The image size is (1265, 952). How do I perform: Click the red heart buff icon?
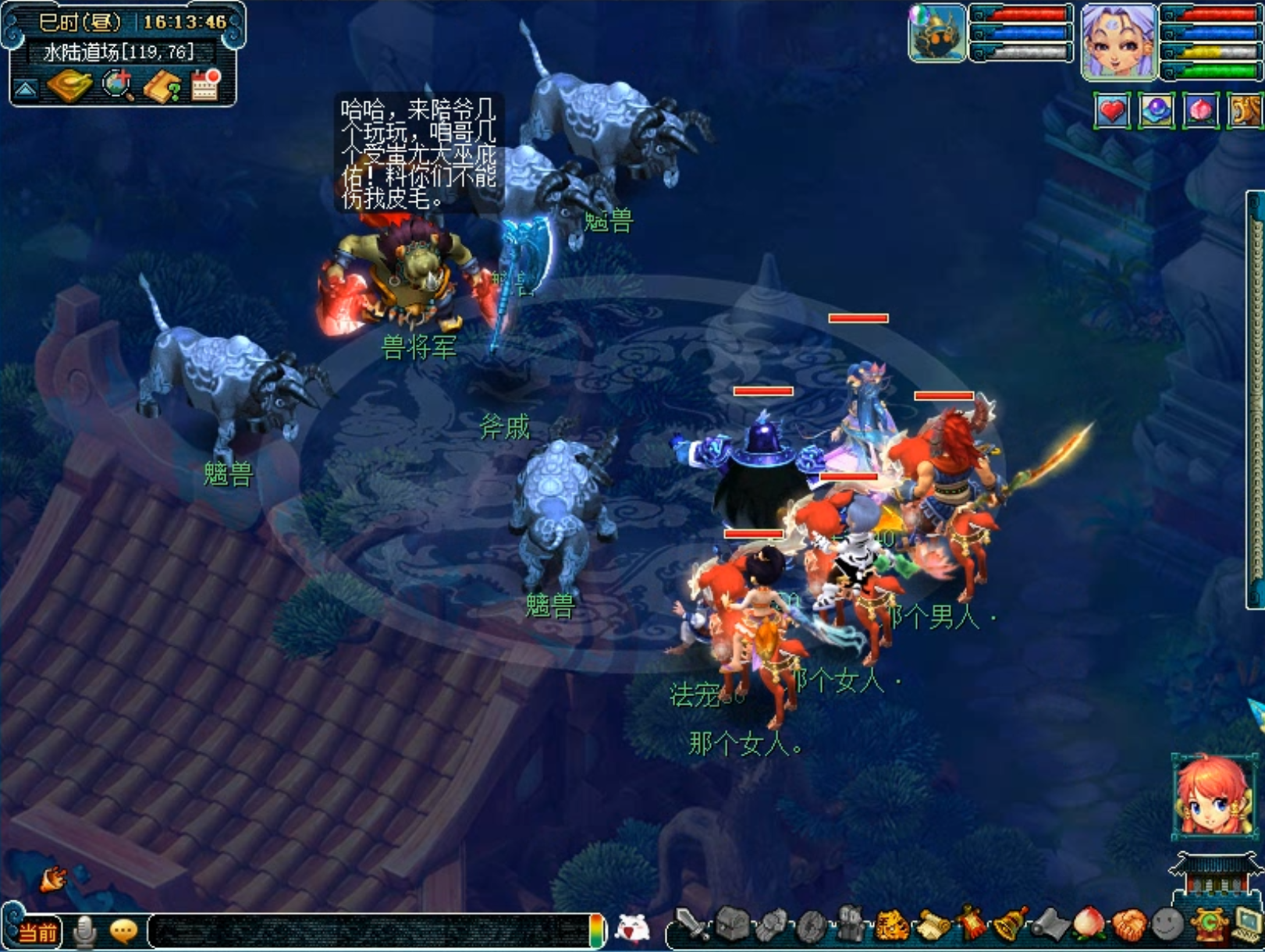(x=1112, y=111)
